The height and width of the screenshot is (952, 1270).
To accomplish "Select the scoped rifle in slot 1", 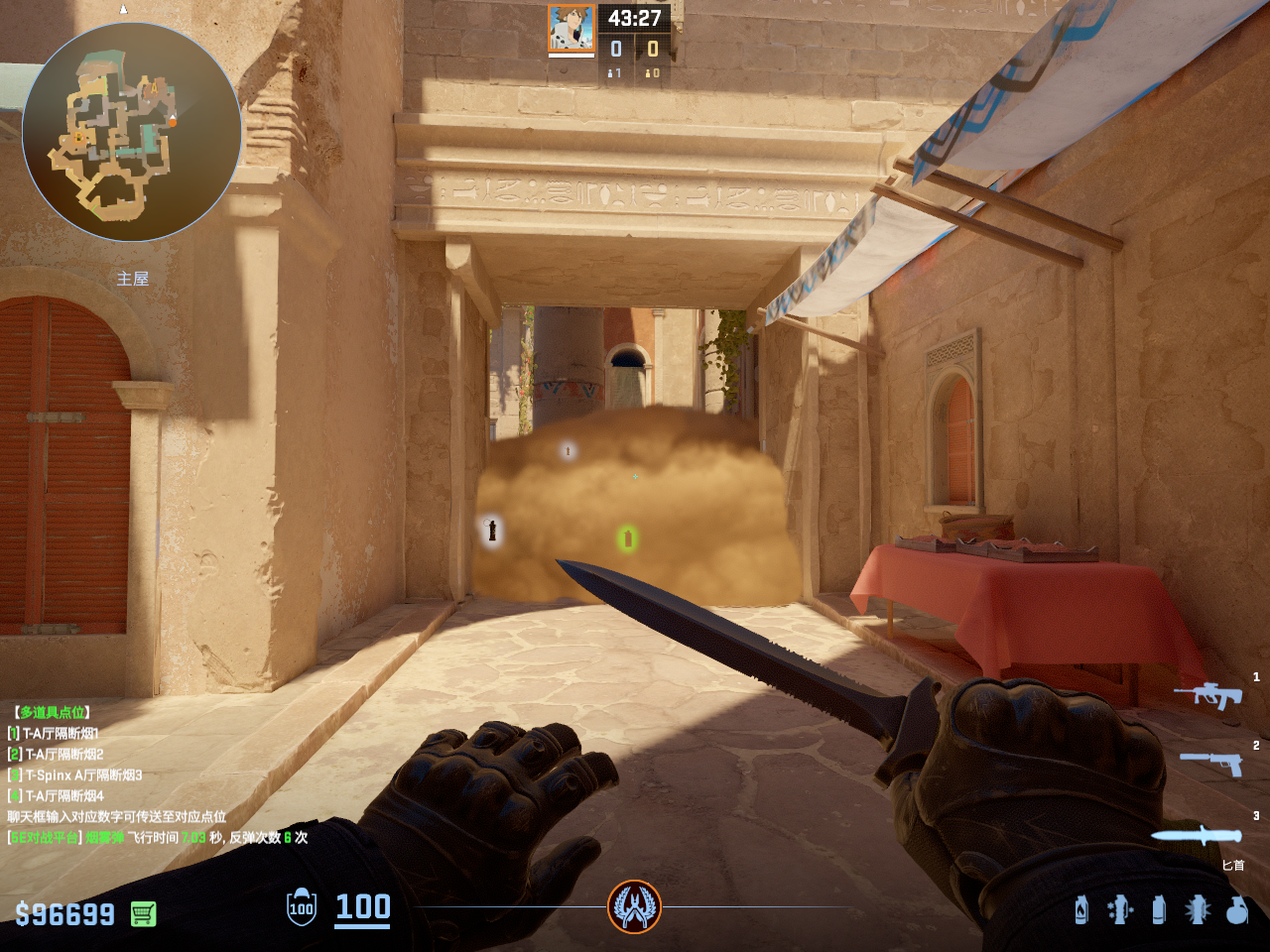I will click(x=1207, y=695).
